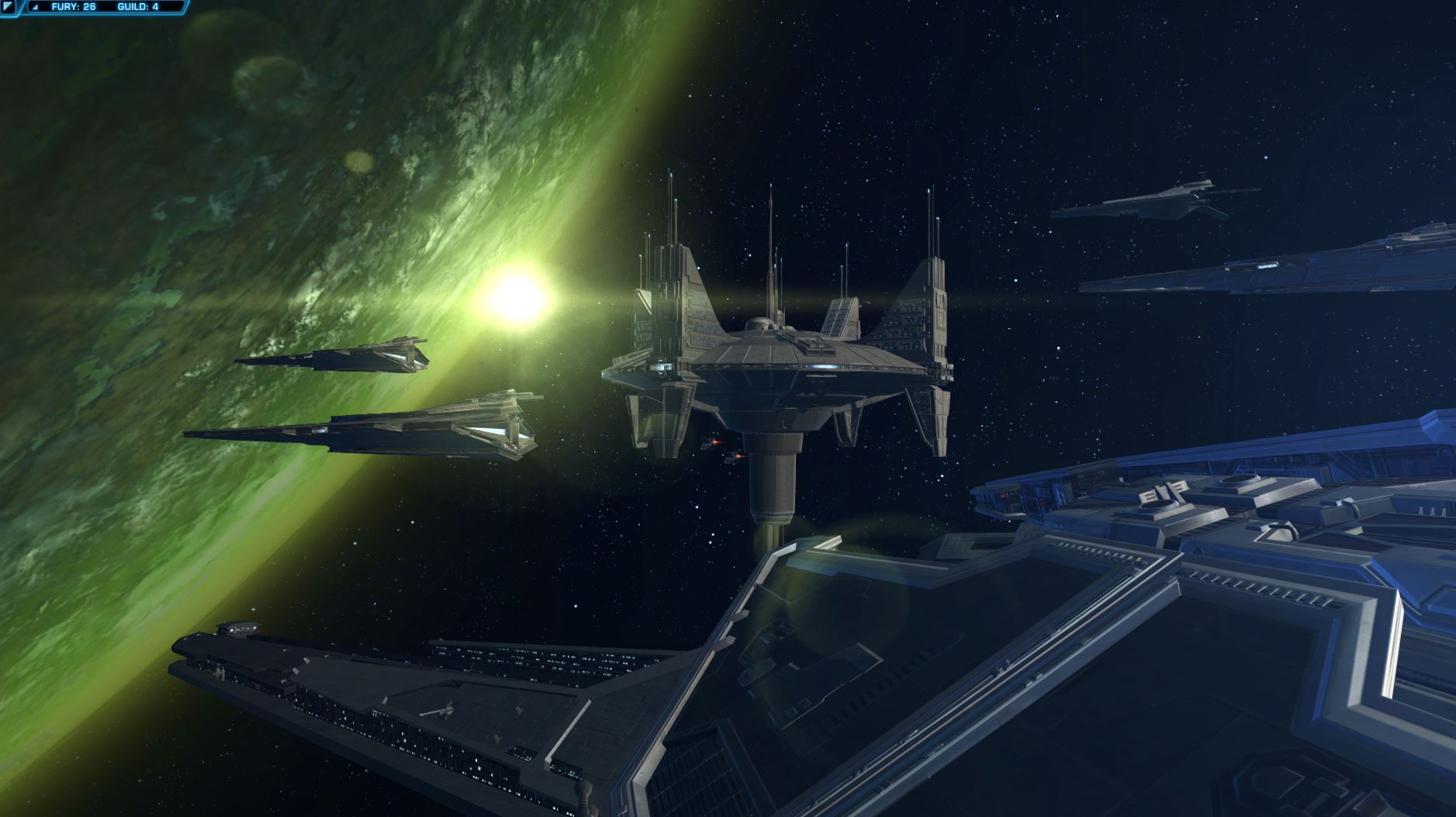Image resolution: width=1456 pixels, height=817 pixels.
Task: Click the corner triangle button beside the Fury bar
Action: pos(8,7)
